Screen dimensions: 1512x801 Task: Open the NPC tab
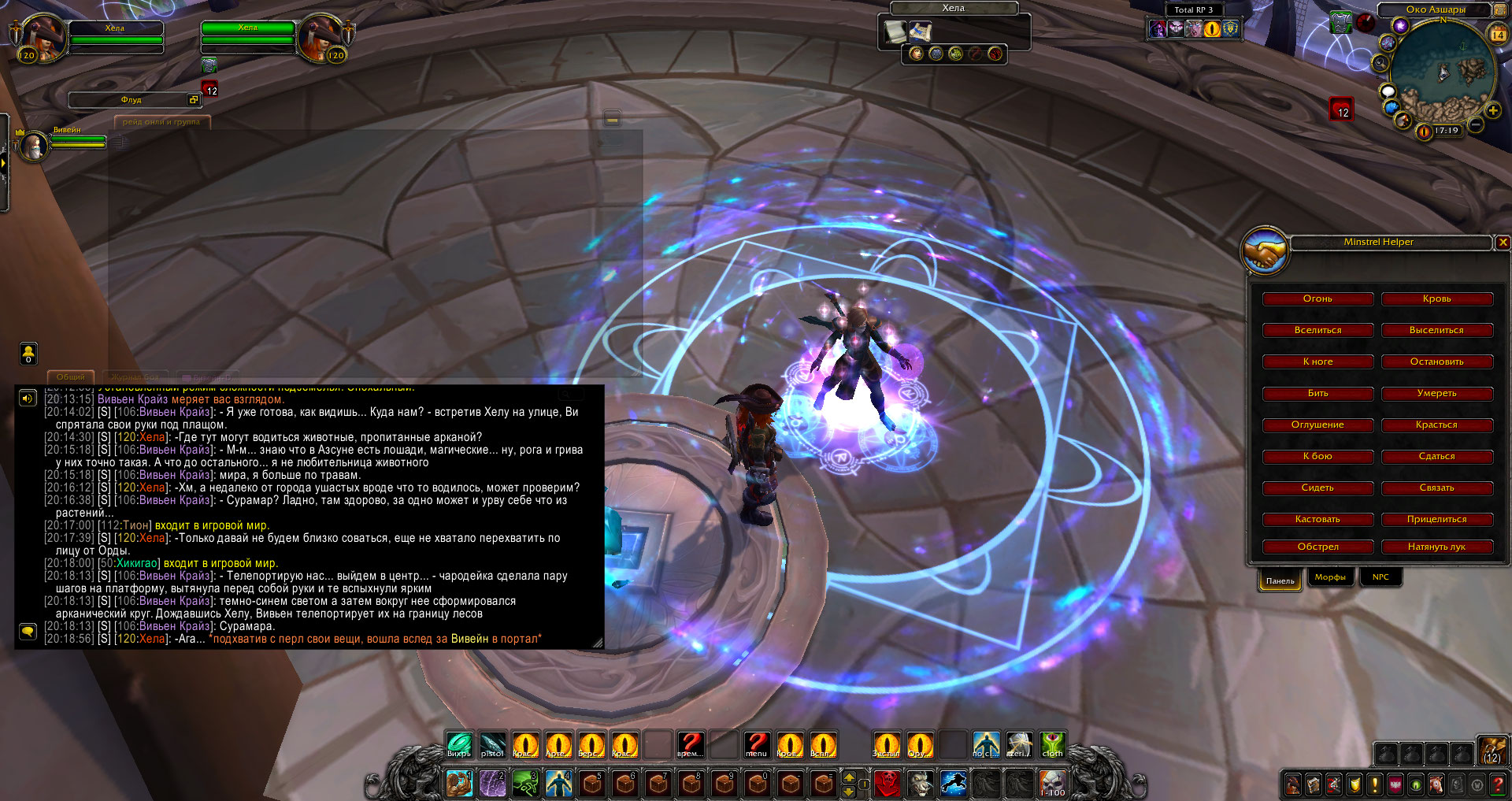tap(1380, 577)
